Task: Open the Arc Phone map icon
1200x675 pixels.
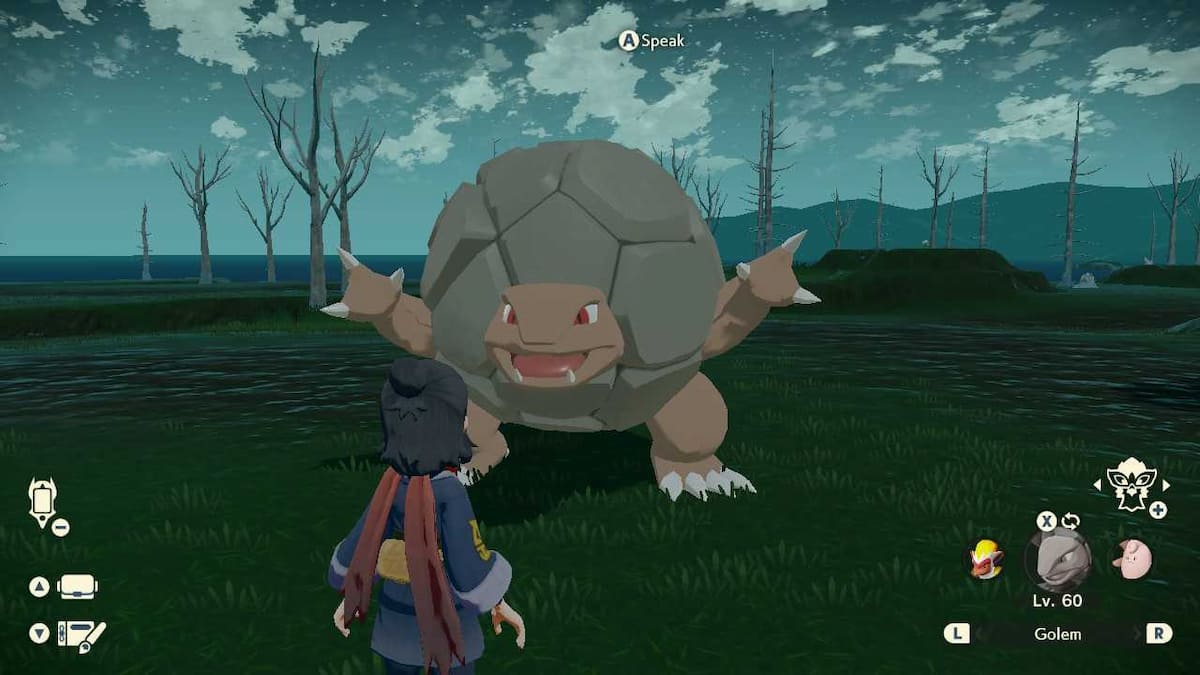Action: coord(43,500)
